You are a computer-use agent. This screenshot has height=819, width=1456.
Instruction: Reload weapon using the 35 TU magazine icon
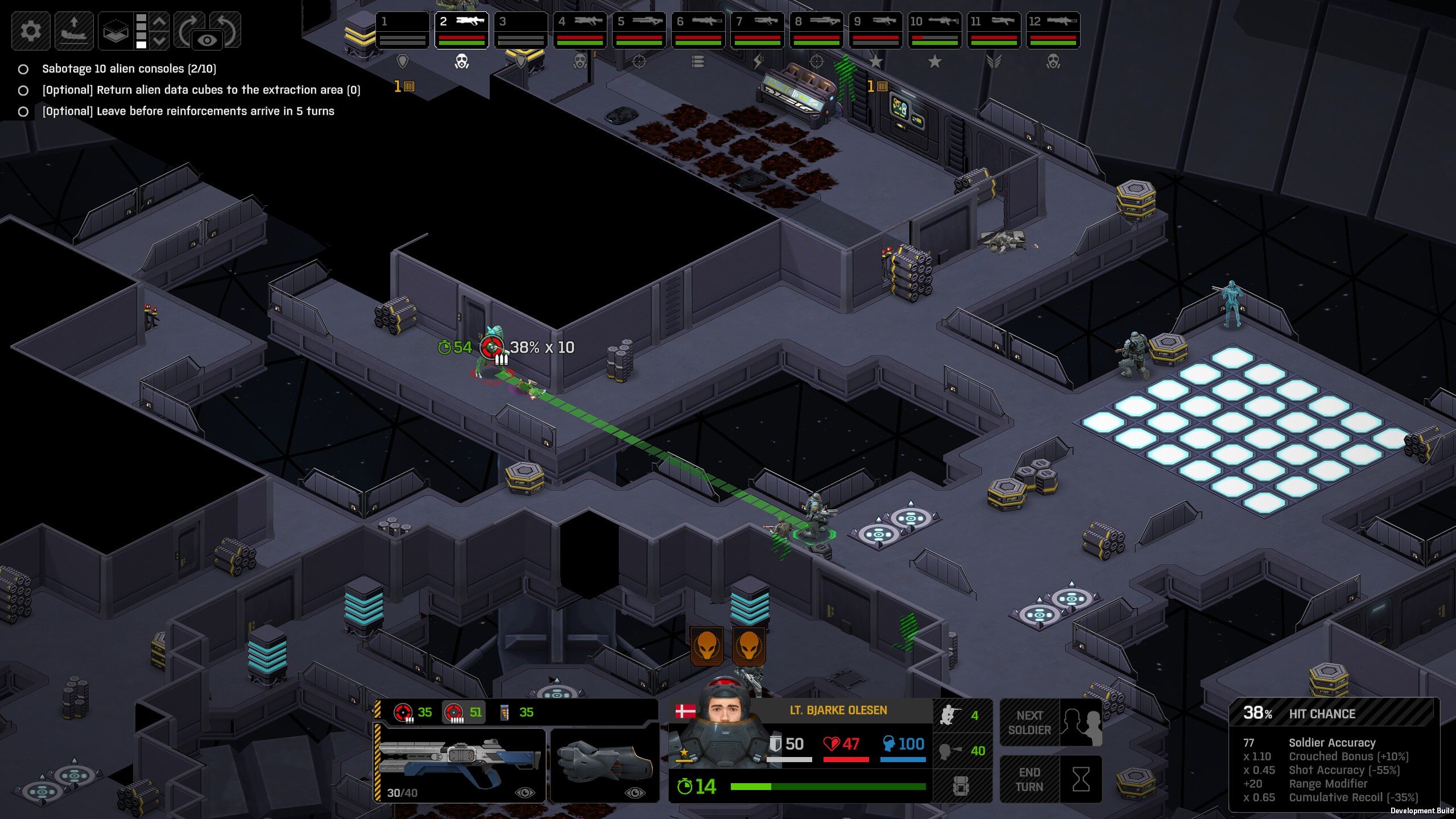[516, 712]
